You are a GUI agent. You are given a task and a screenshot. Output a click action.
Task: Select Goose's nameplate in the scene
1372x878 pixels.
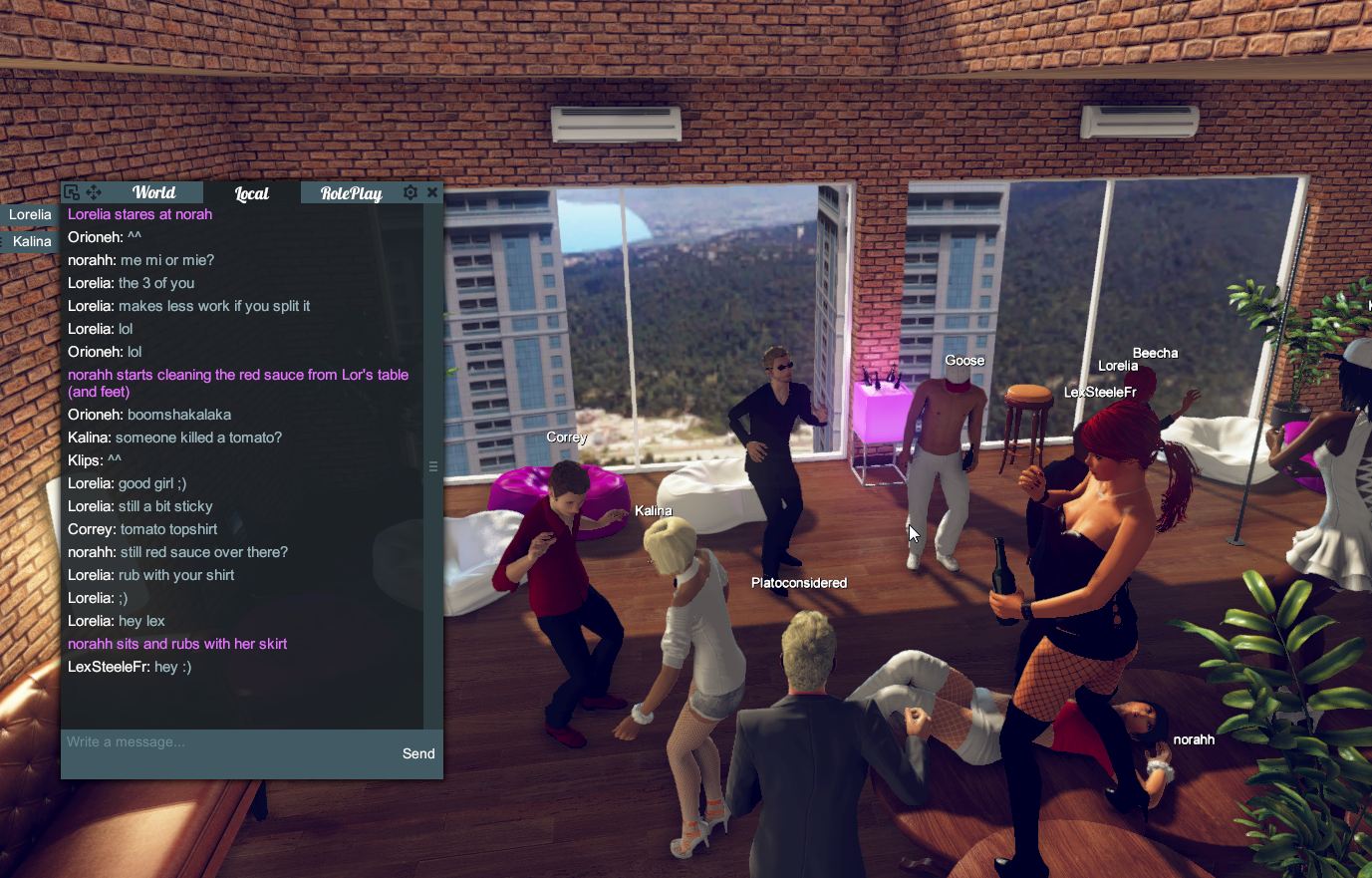coord(964,360)
